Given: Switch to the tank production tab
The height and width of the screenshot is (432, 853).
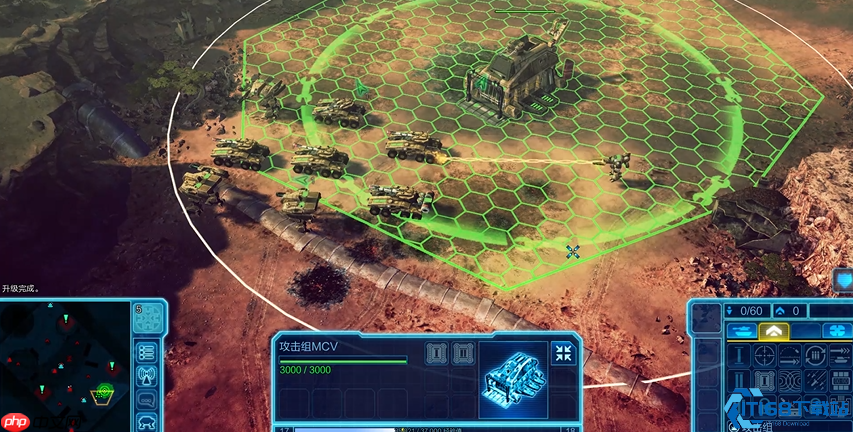Looking at the screenshot, I should (740, 331).
